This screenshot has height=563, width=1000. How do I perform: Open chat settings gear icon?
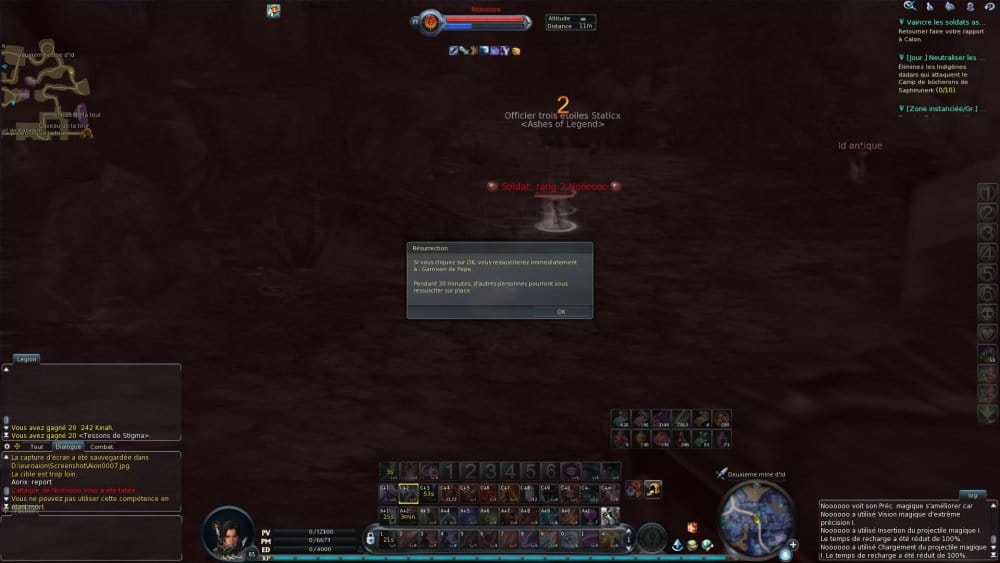pyautogui.click(x=7, y=446)
